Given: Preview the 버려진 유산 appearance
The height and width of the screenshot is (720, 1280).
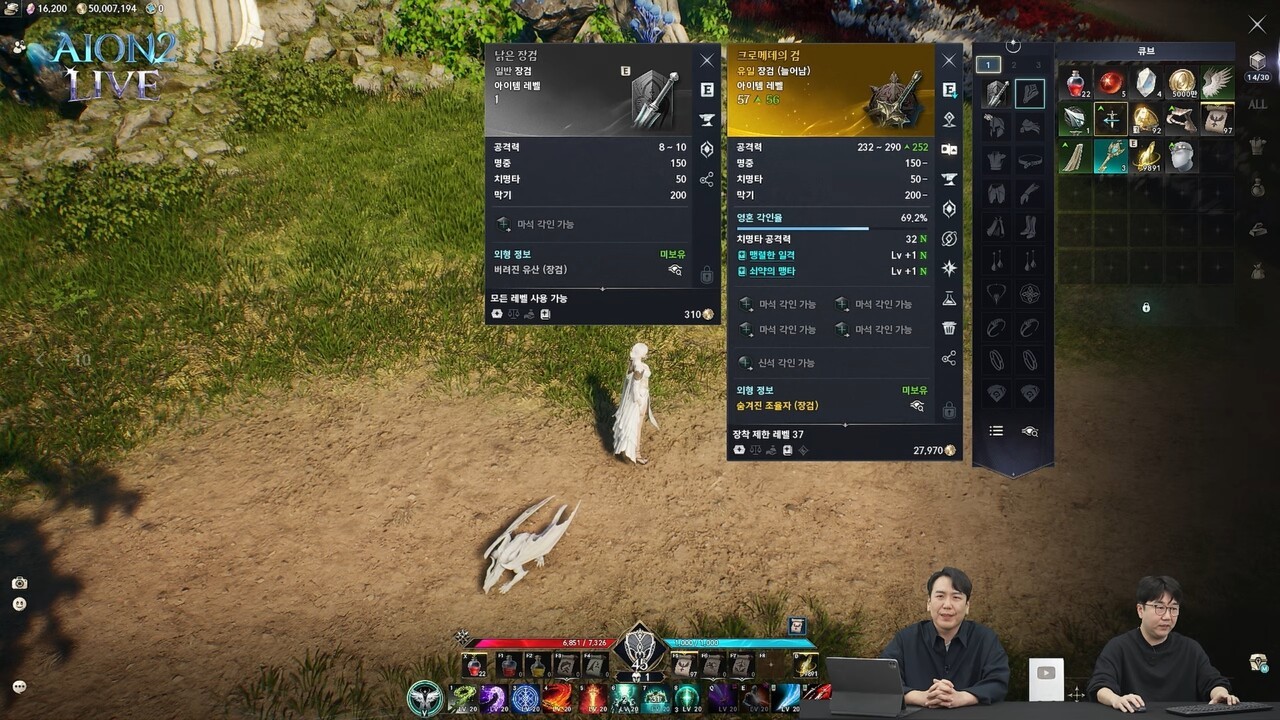Looking at the screenshot, I should (675, 270).
